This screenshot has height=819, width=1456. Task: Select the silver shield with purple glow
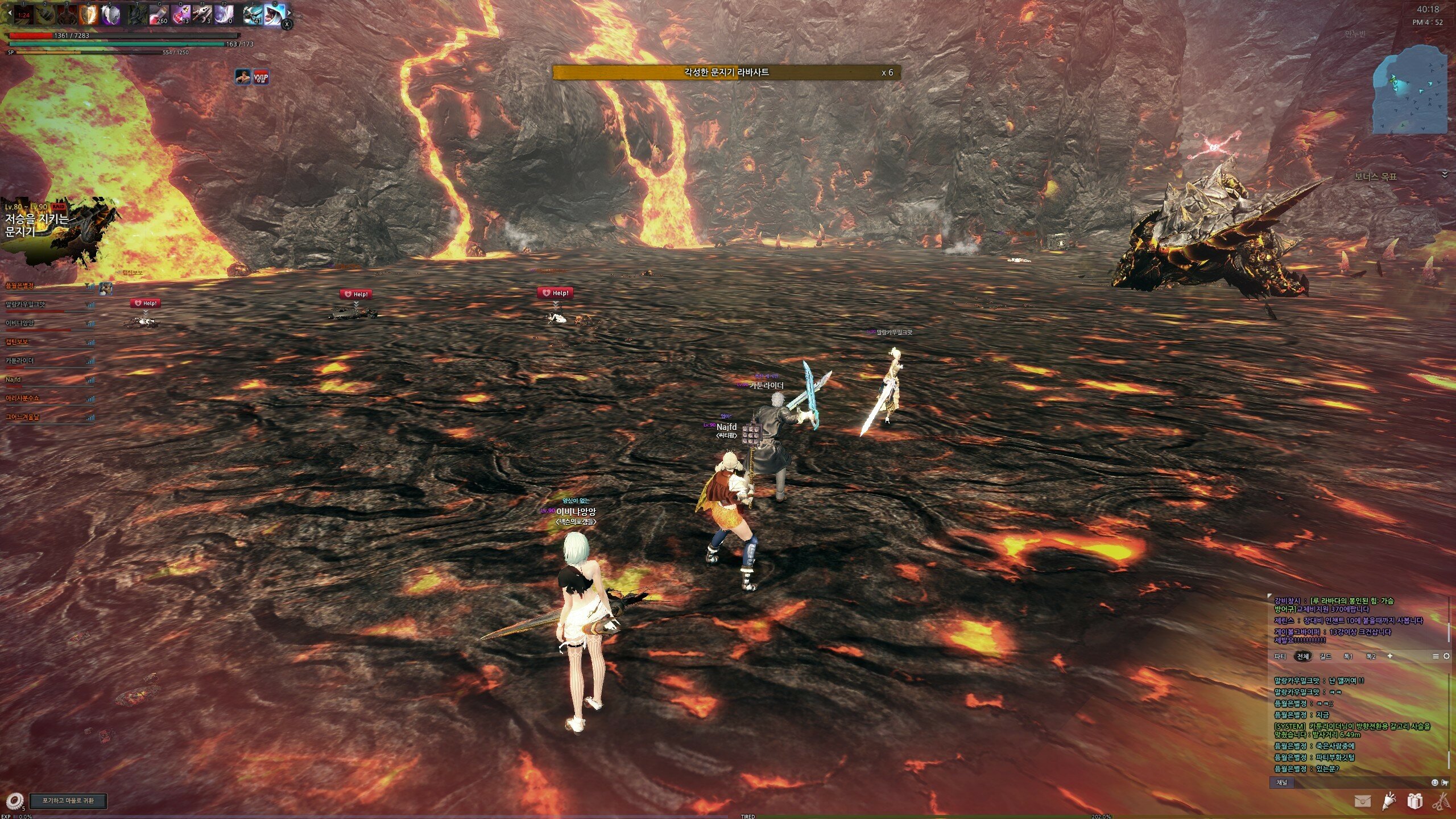111,15
